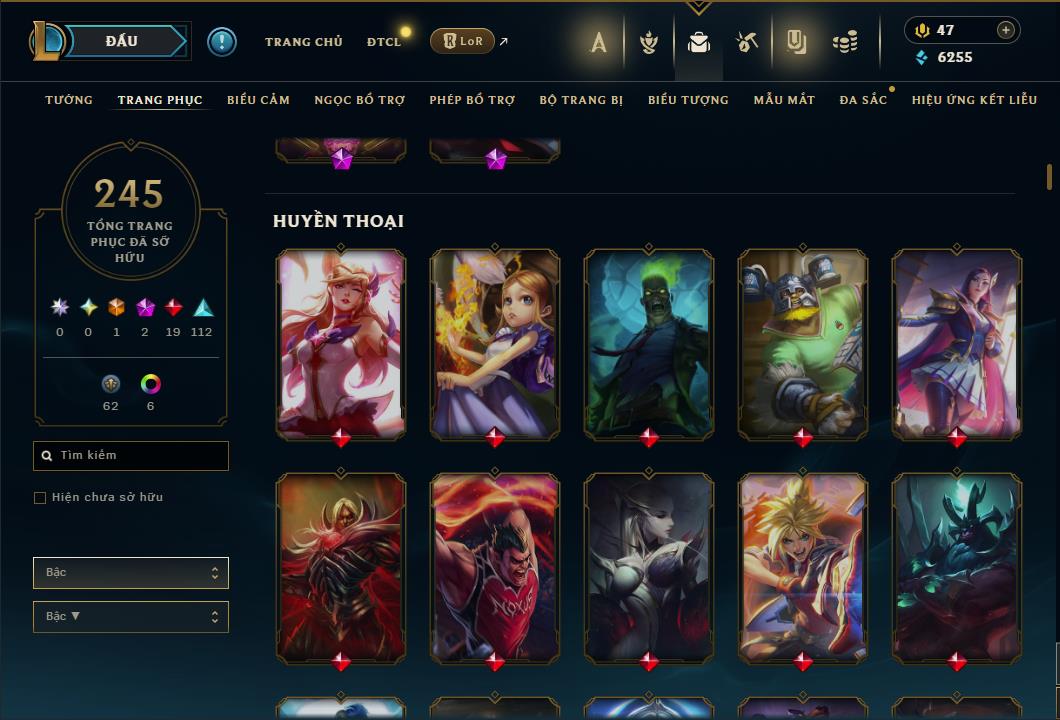Toggle the Hiện chưa sở hữu checkbox
1060x720 pixels.
point(40,498)
